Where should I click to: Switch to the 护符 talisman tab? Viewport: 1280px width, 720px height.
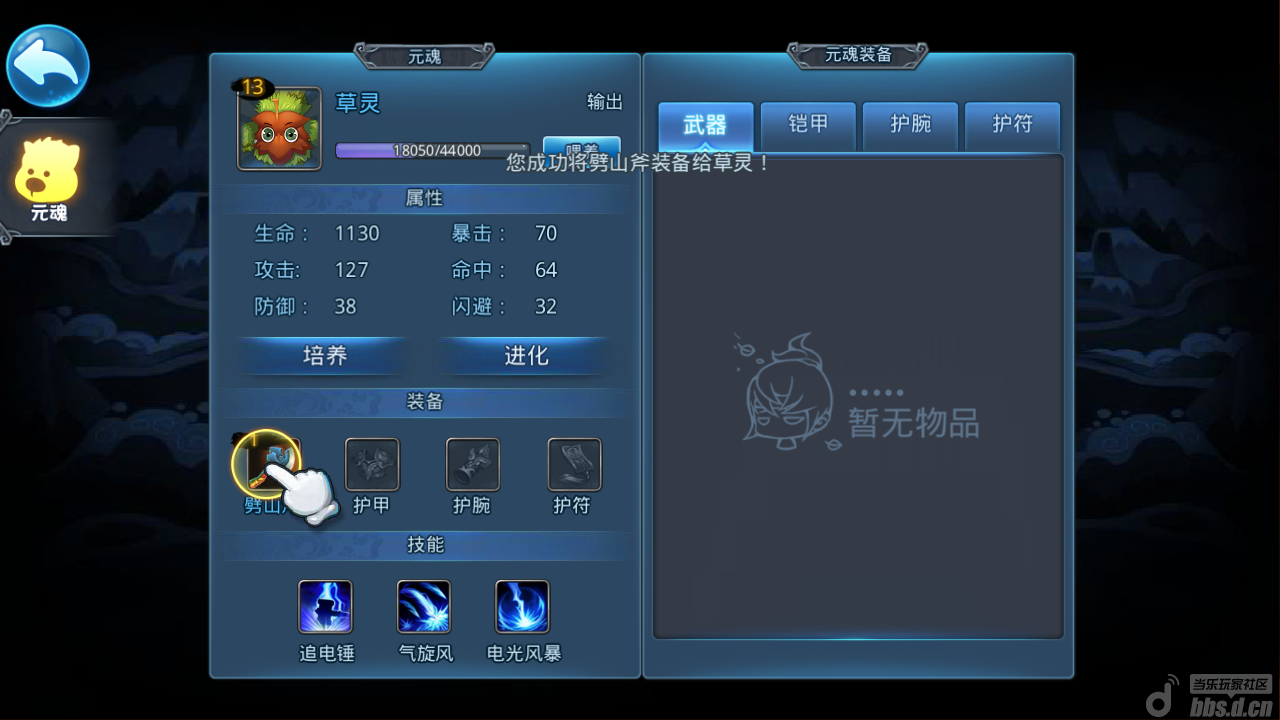coord(1012,125)
